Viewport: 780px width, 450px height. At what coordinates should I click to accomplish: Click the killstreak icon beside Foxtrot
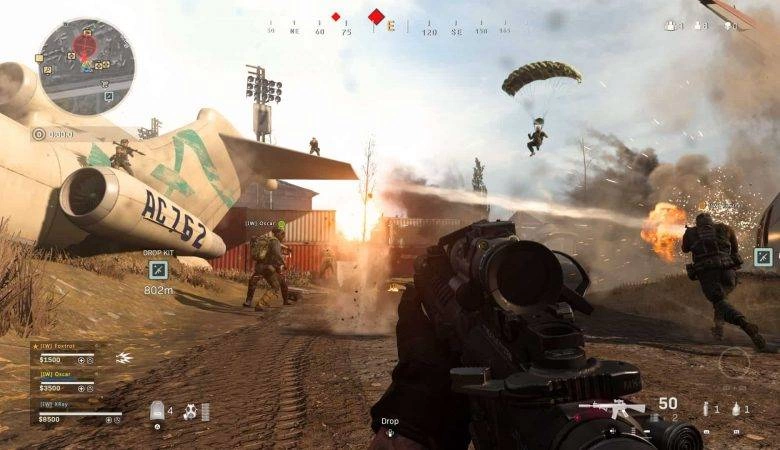[124, 358]
